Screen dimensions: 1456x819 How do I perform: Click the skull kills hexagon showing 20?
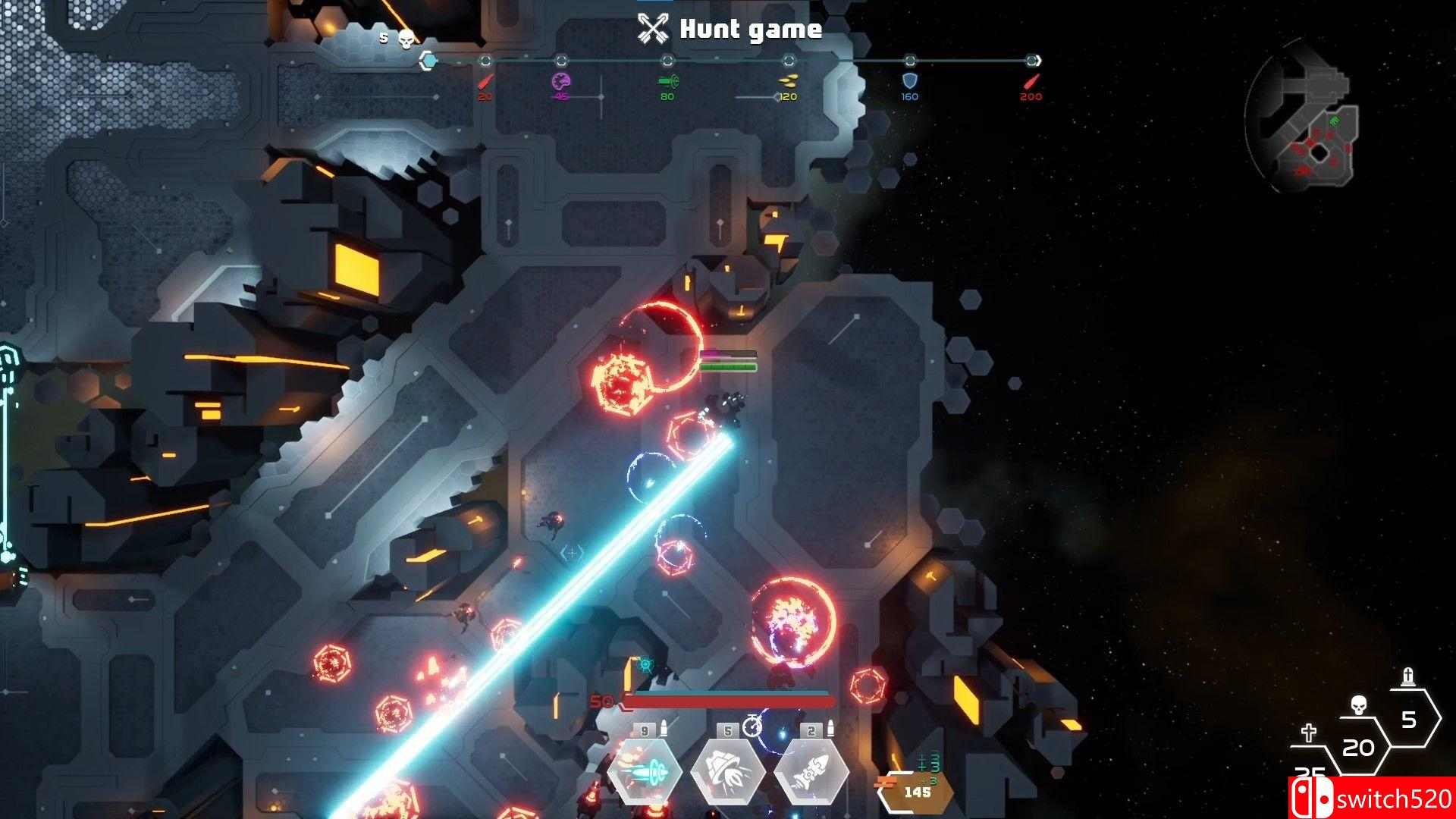click(x=1357, y=747)
